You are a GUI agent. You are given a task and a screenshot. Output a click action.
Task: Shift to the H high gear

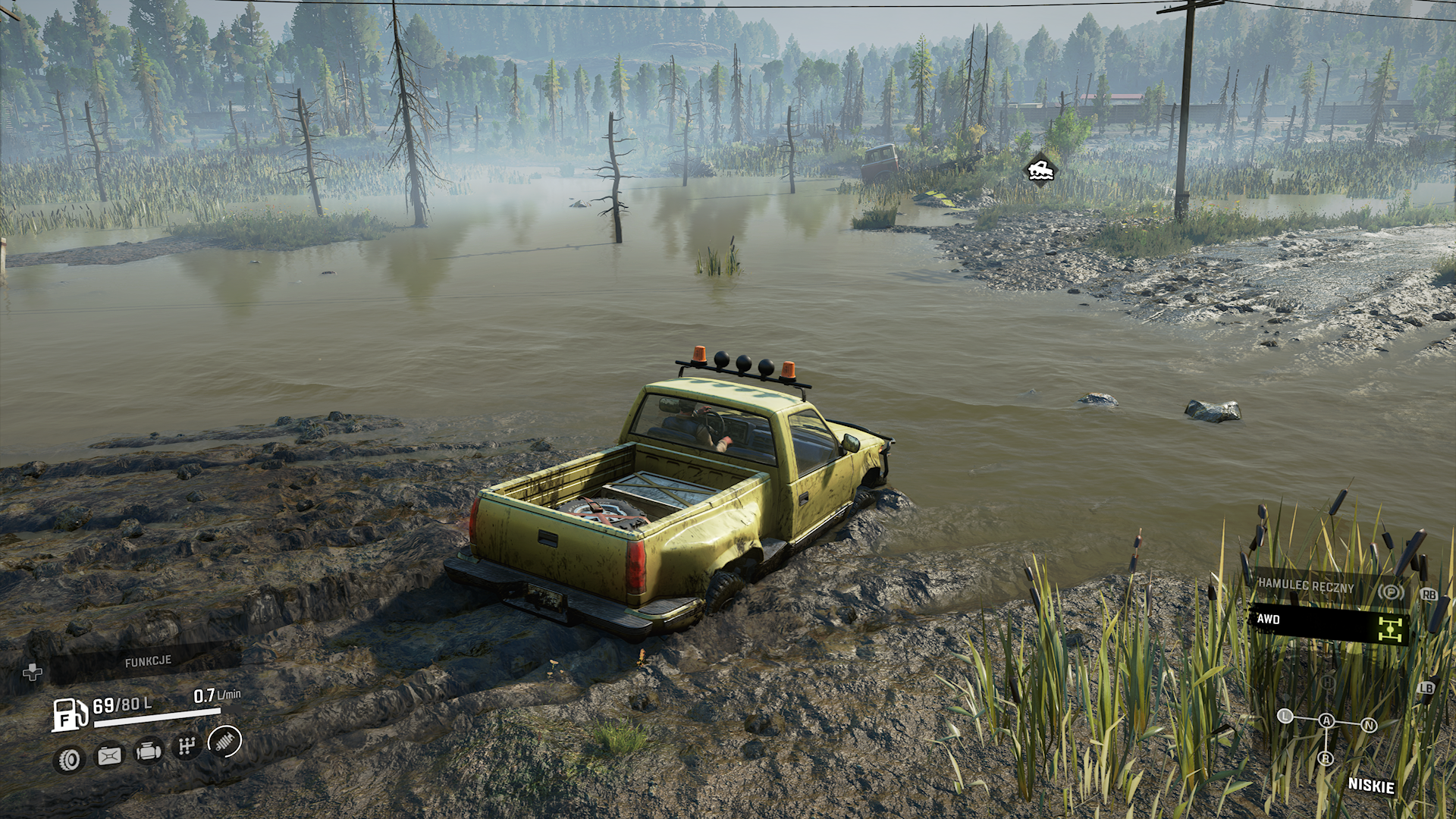(1327, 682)
